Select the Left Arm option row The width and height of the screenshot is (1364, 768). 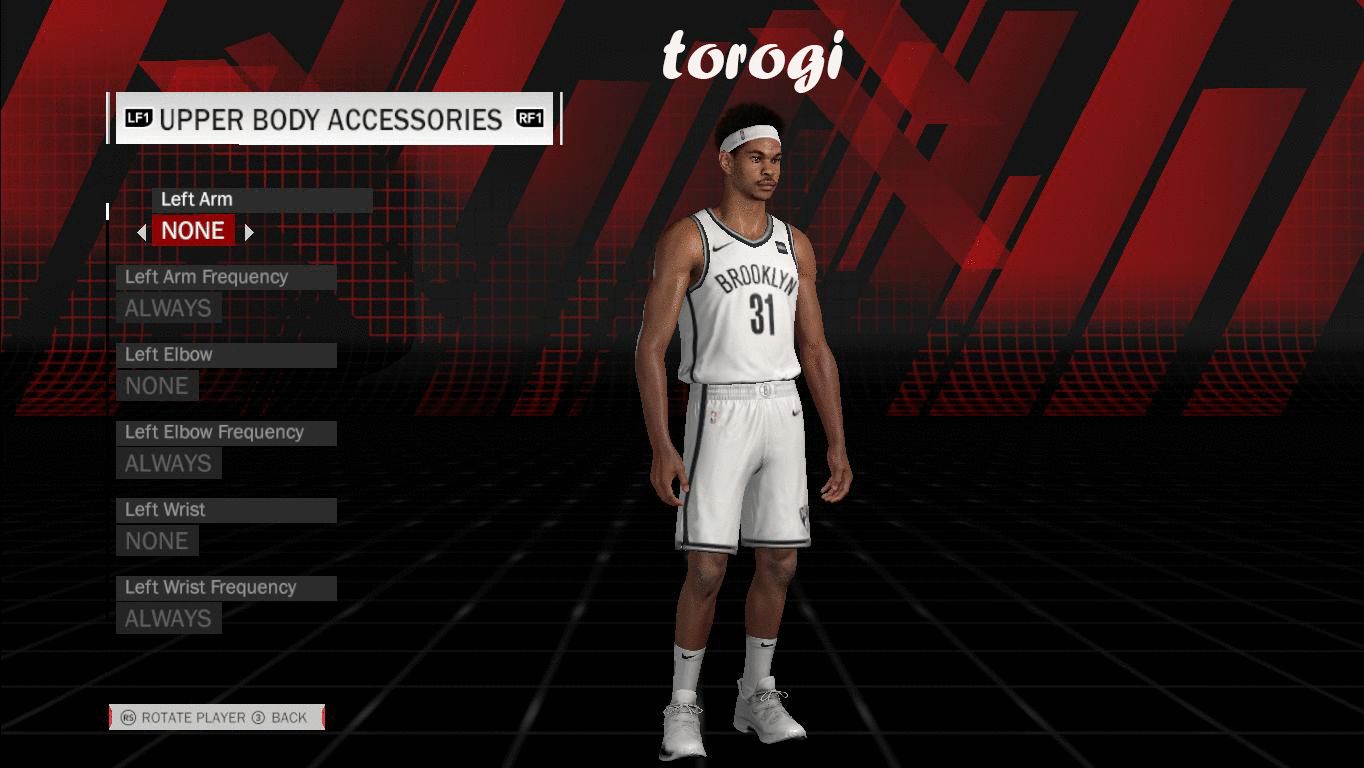pos(262,200)
